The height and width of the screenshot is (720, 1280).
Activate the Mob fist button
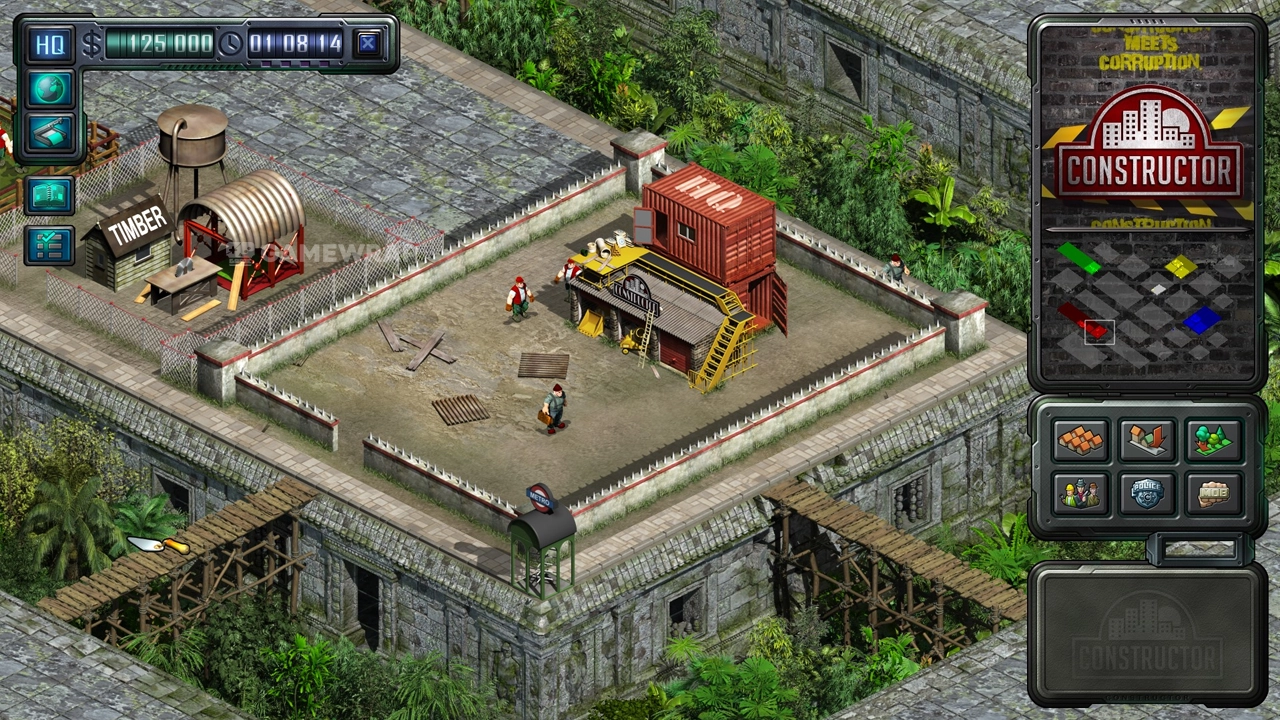coord(1213,494)
